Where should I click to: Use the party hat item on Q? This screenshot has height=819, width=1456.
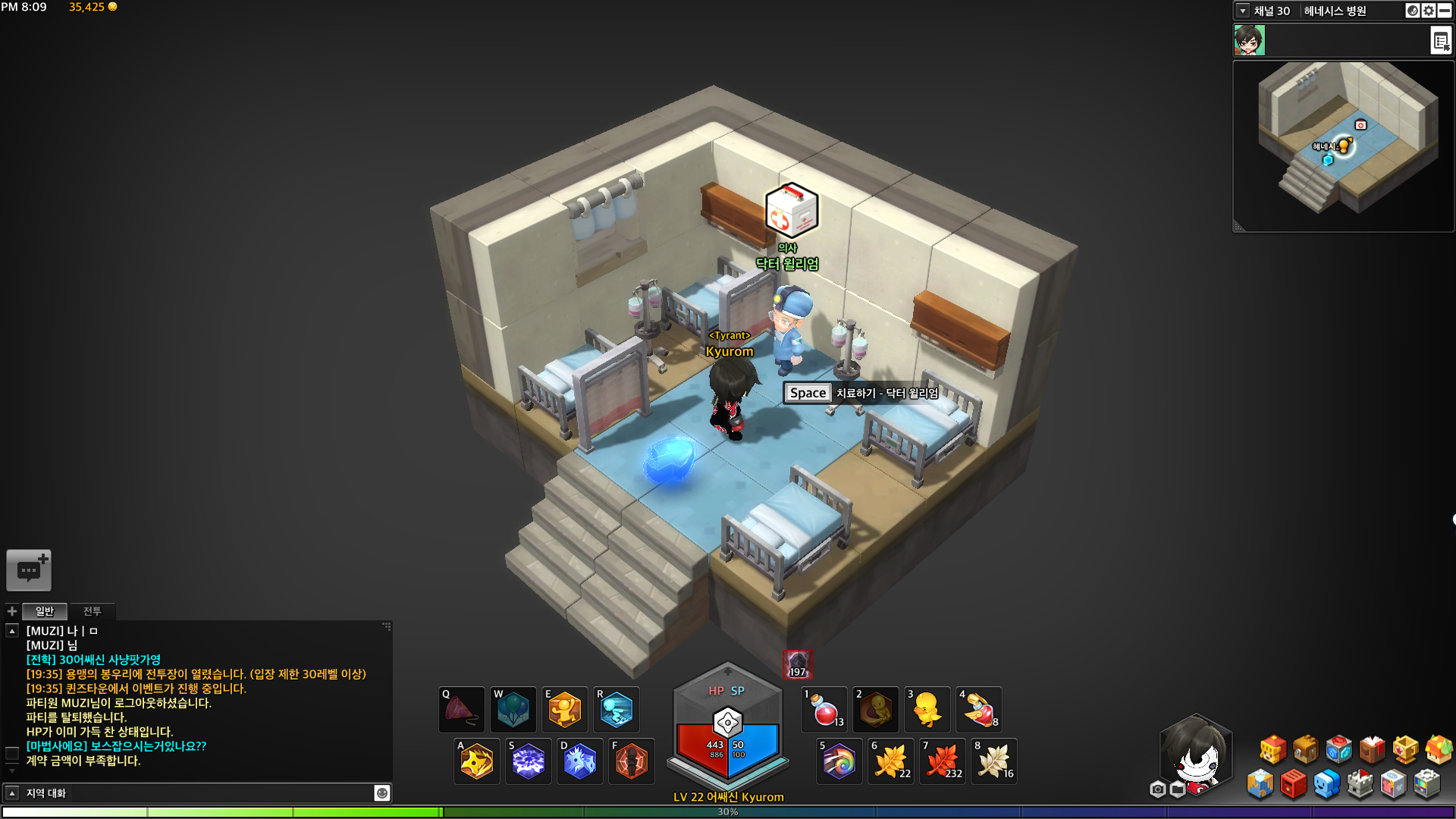tap(461, 711)
